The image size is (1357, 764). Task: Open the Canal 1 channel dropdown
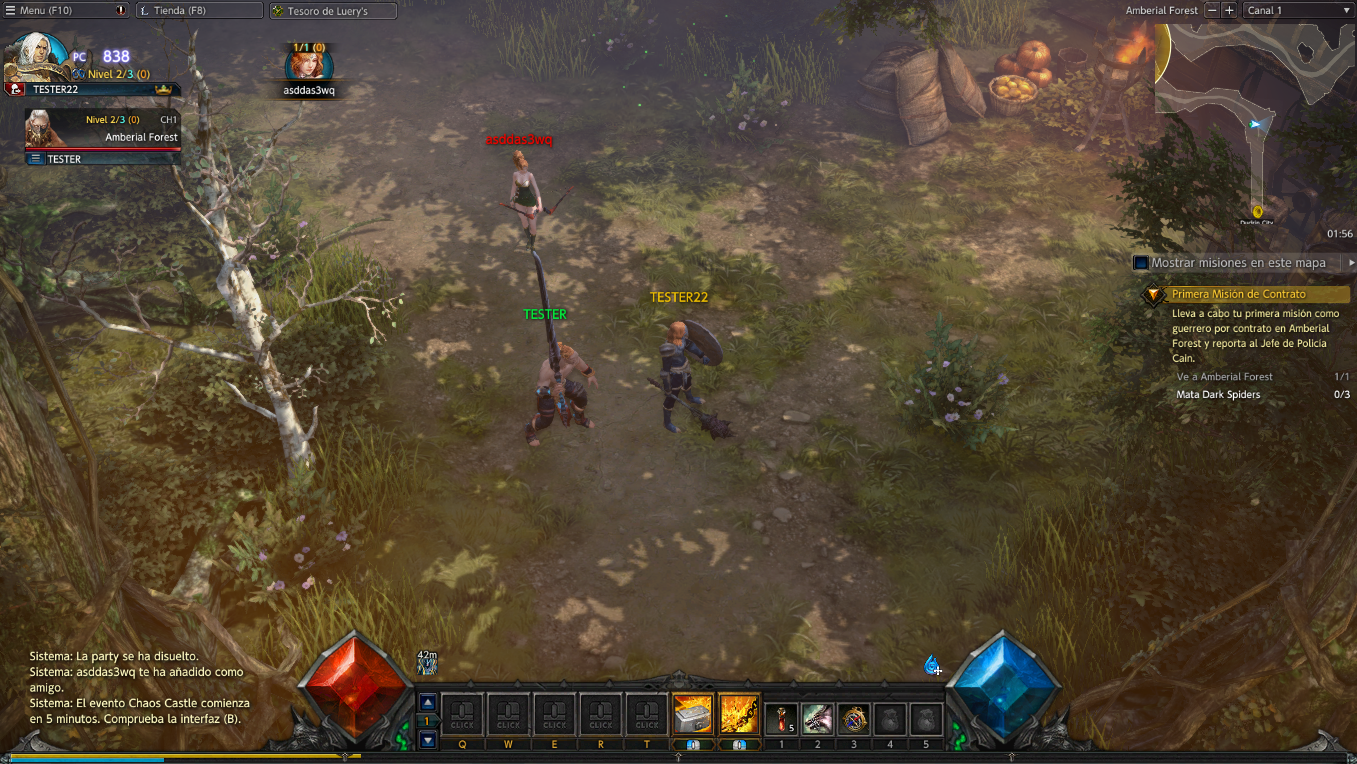(x=1296, y=11)
